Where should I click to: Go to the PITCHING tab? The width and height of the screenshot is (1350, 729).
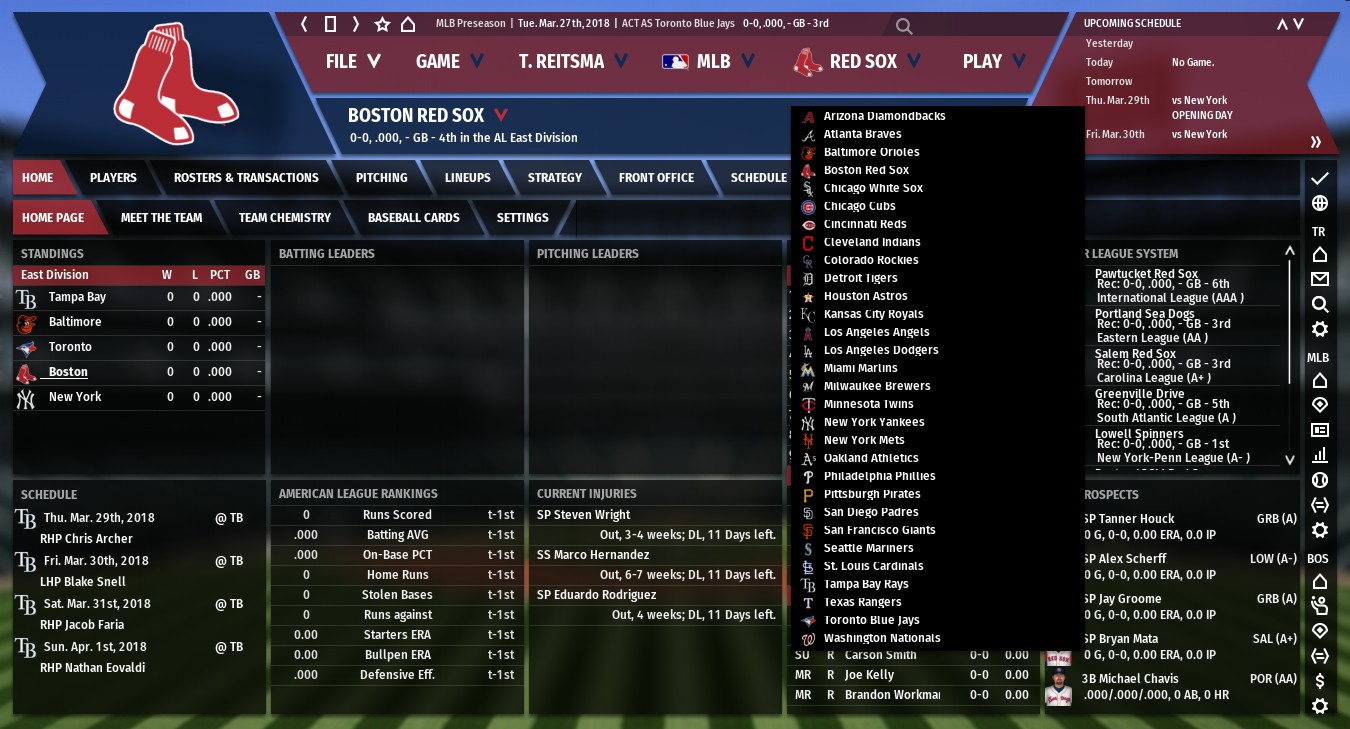(381, 178)
